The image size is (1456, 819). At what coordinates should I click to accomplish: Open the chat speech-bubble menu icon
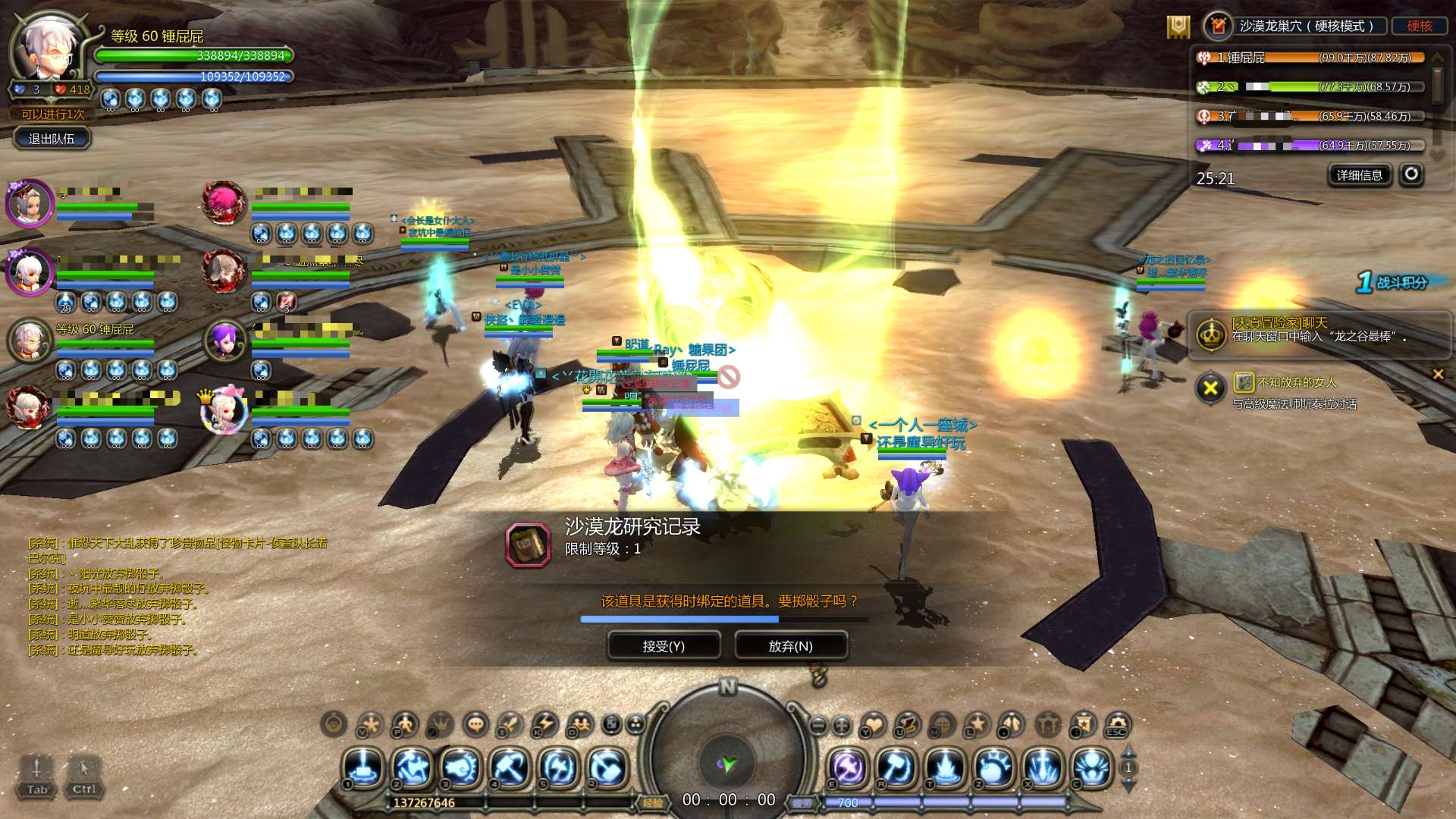coord(475,724)
